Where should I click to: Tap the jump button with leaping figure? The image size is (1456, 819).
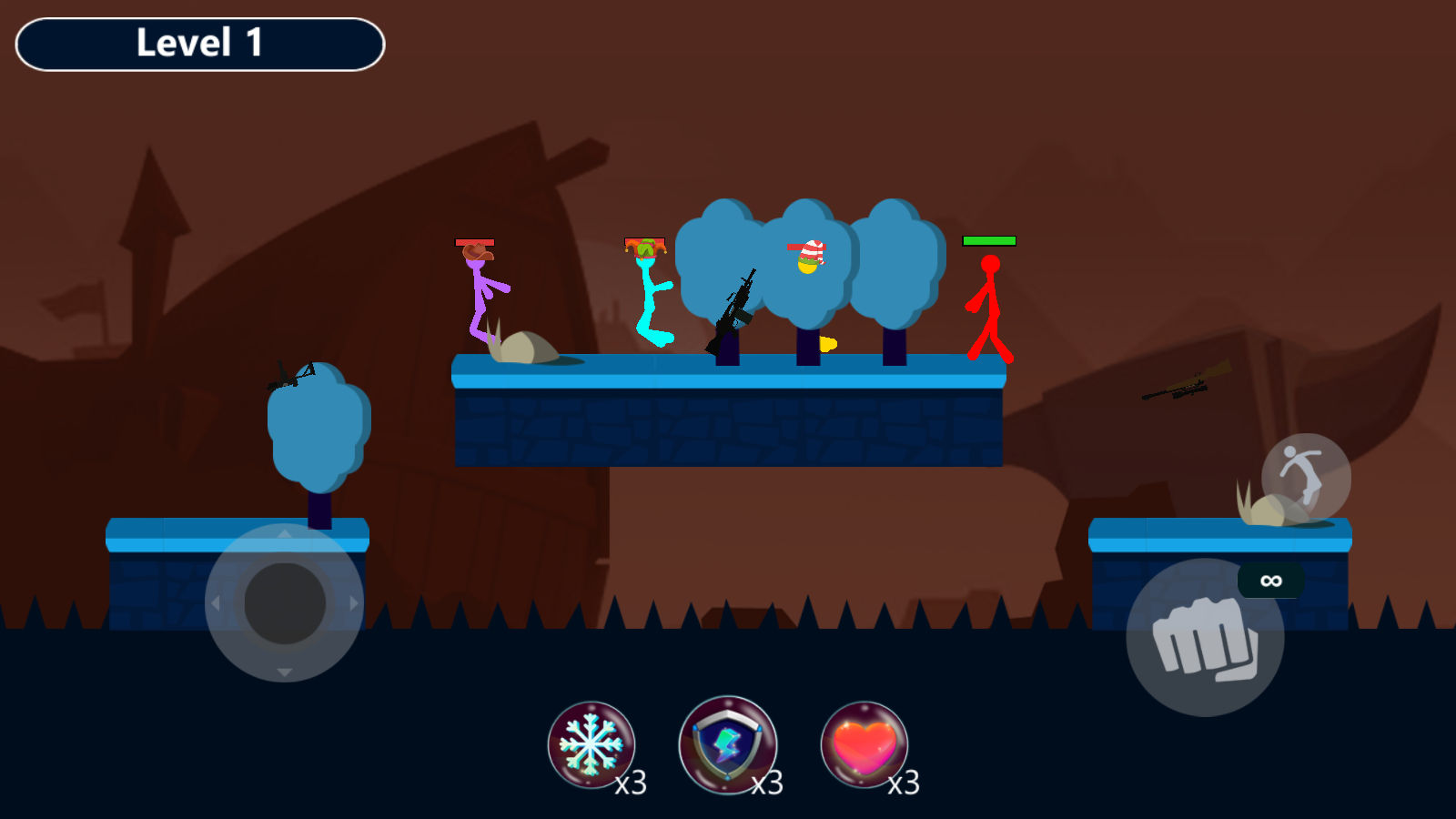[x=1306, y=478]
